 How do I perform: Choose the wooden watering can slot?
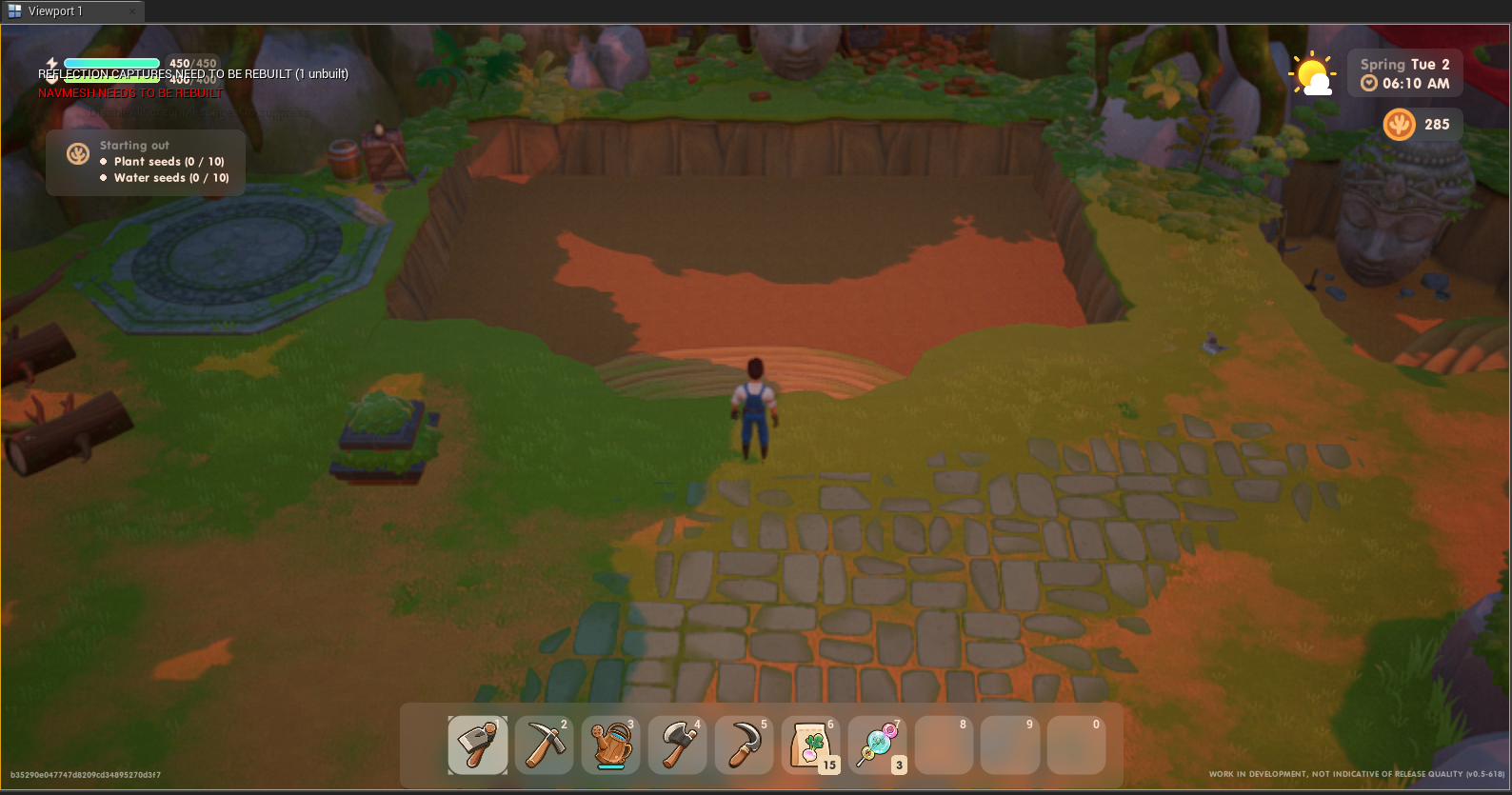pyautogui.click(x=610, y=745)
